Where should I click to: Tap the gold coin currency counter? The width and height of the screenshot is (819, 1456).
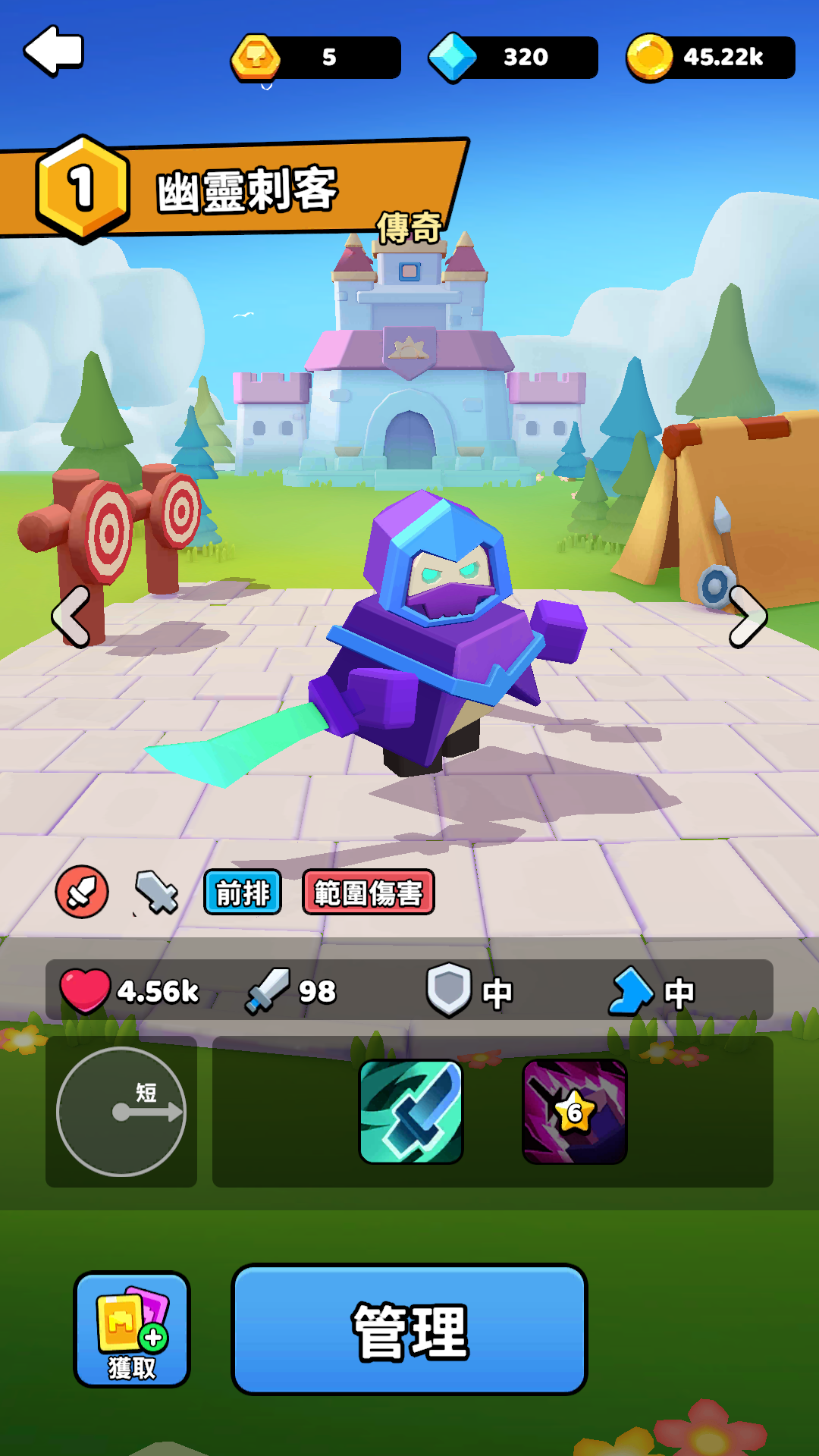[x=711, y=57]
